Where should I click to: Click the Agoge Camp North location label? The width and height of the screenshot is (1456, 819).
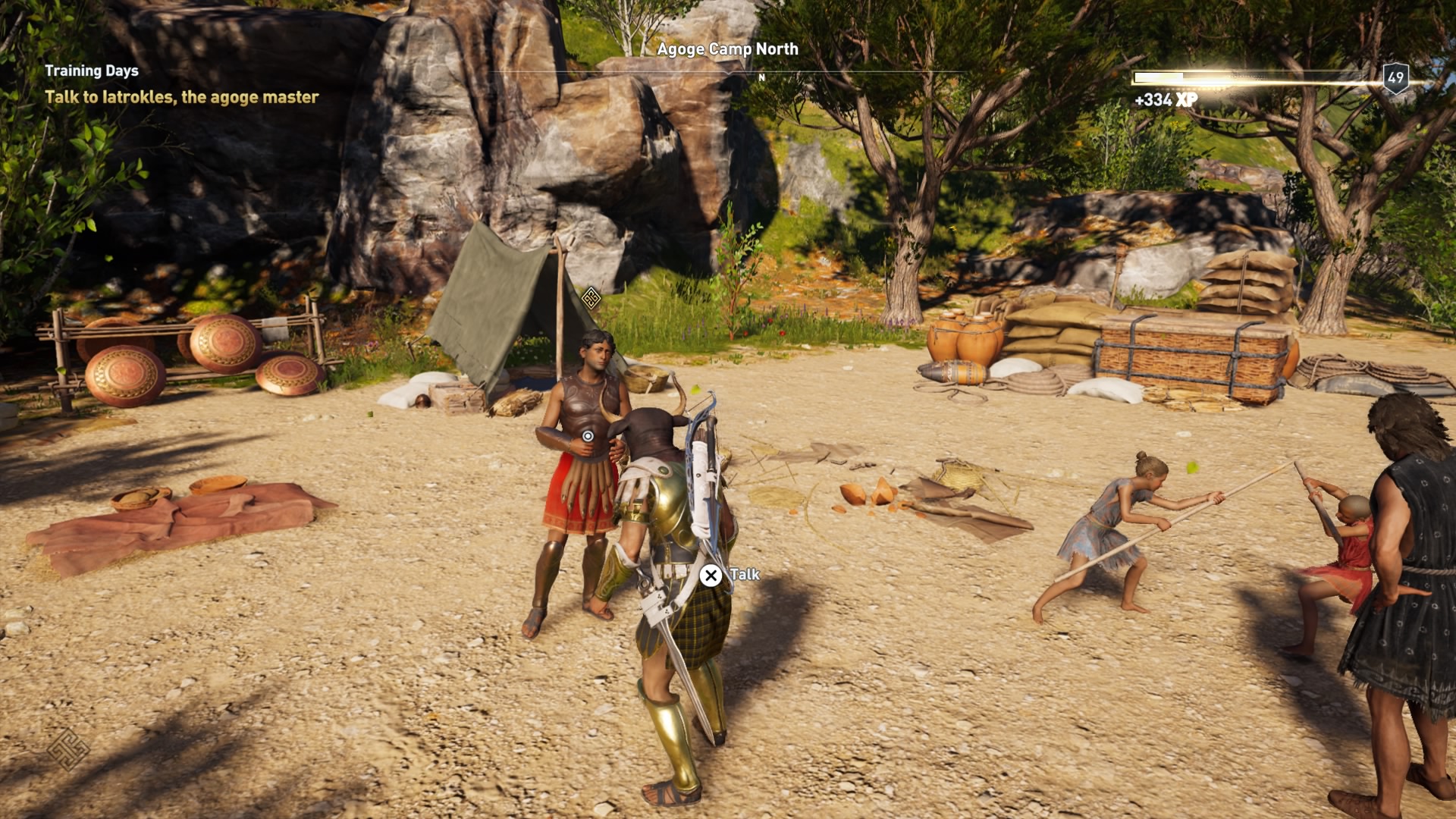(x=727, y=48)
